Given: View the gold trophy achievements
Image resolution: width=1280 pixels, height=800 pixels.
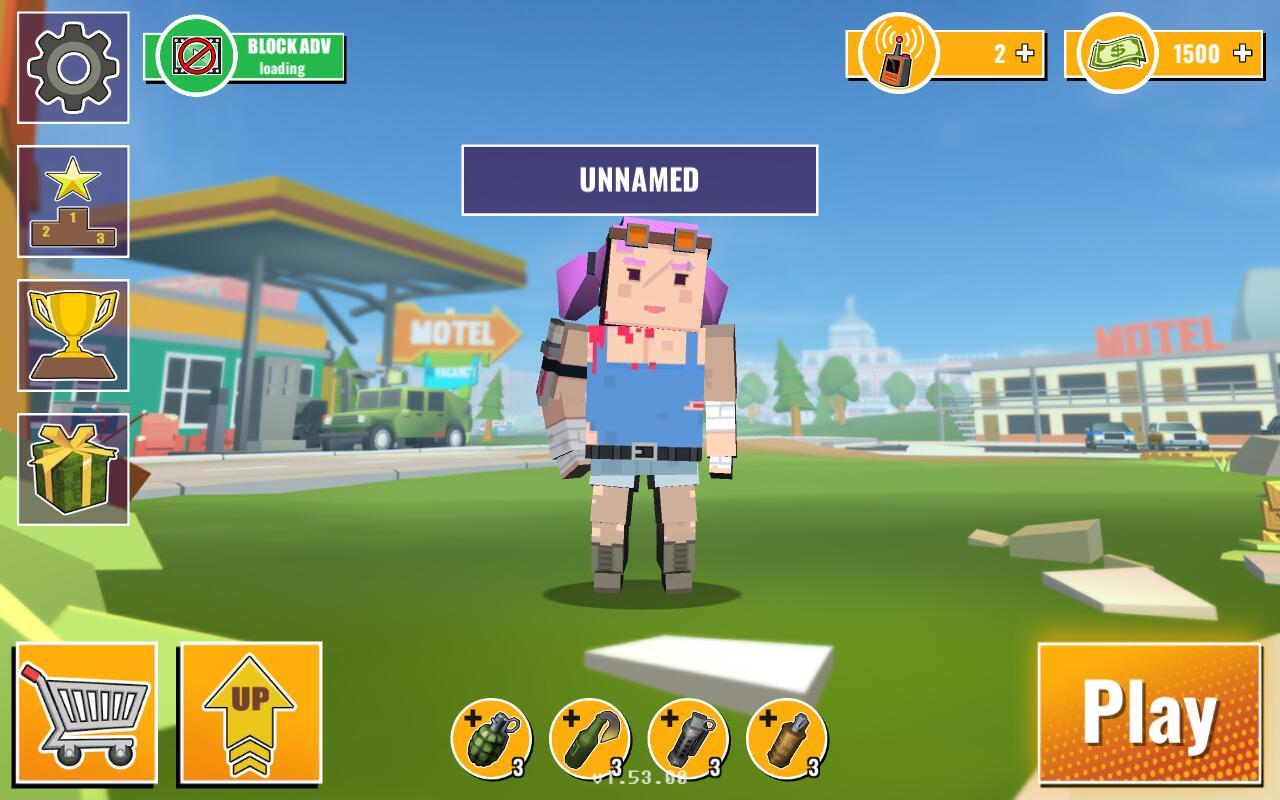Looking at the screenshot, I should [x=73, y=335].
